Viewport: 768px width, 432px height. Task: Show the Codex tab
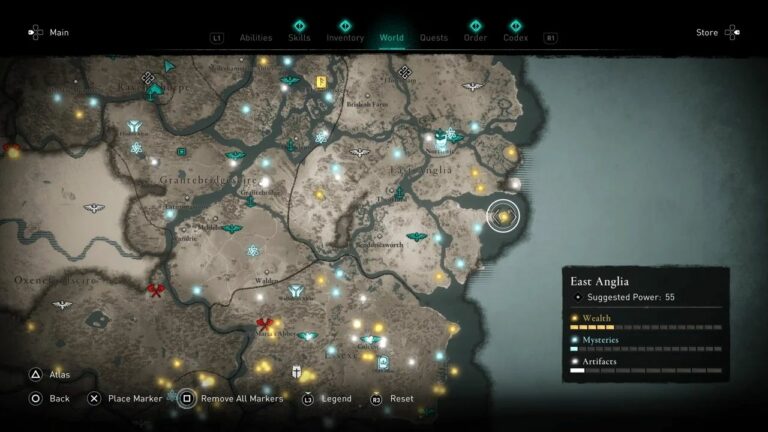coord(516,38)
